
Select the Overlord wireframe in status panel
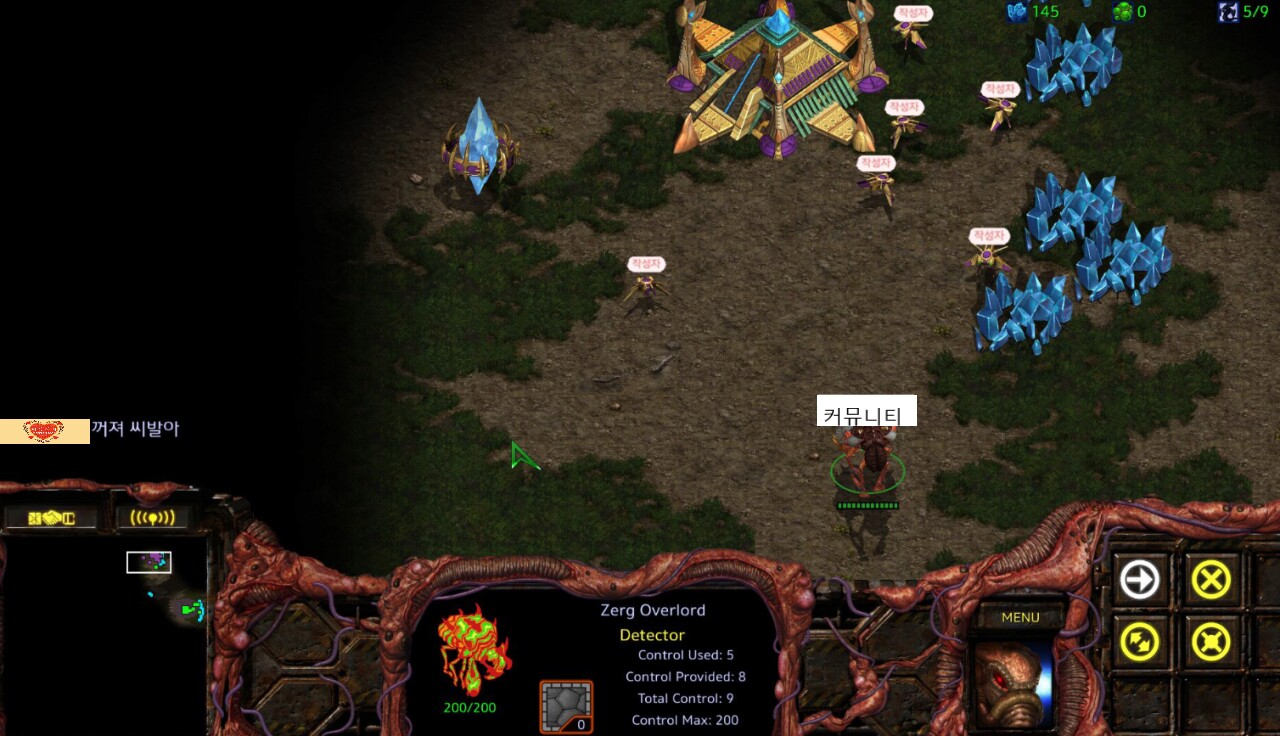[475, 650]
